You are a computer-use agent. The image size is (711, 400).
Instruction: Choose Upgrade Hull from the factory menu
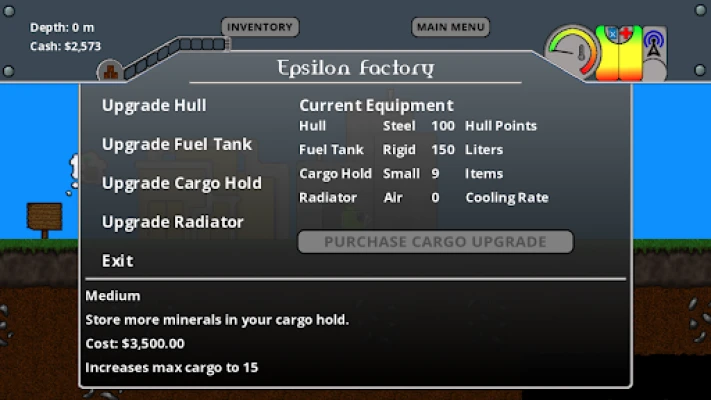pyautogui.click(x=154, y=105)
